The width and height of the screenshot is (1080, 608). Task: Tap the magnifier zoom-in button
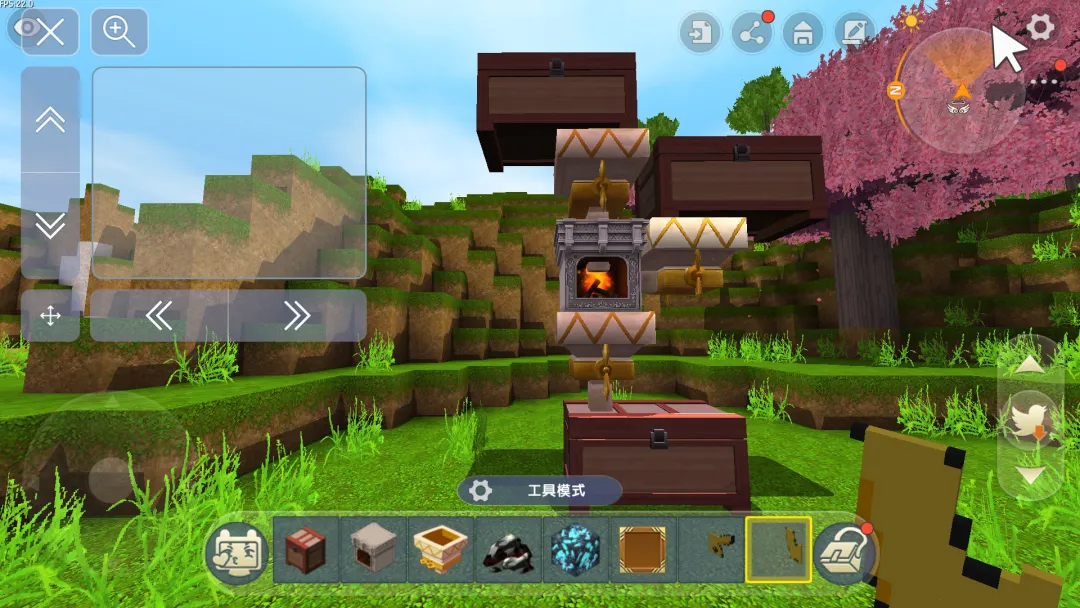(x=119, y=32)
